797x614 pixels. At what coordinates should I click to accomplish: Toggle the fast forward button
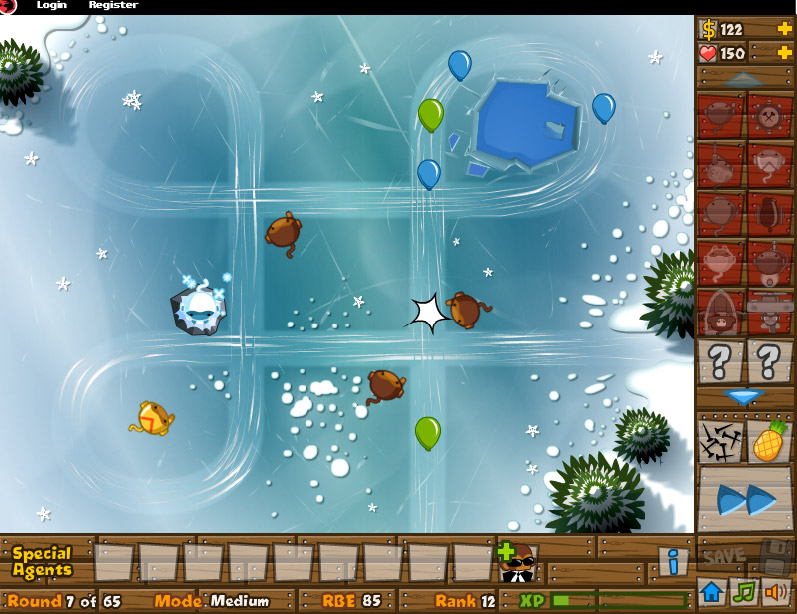pos(745,497)
